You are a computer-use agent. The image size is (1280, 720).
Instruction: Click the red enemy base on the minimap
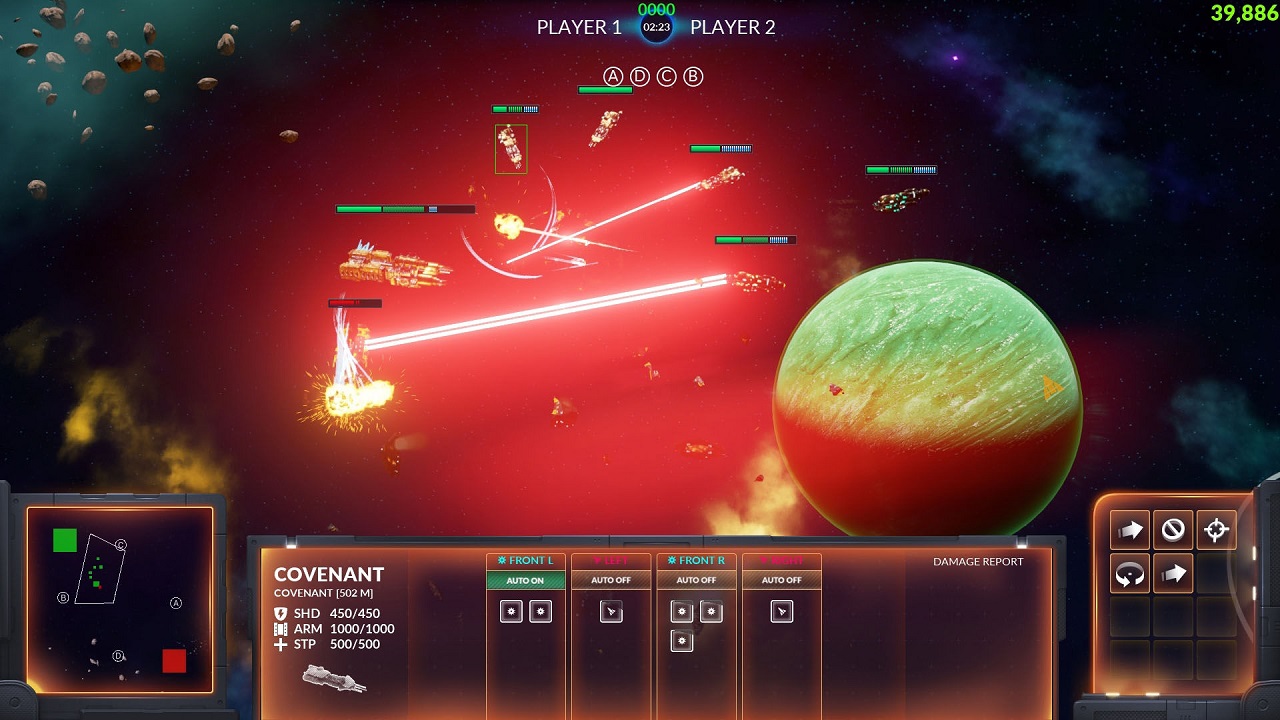[x=174, y=661]
